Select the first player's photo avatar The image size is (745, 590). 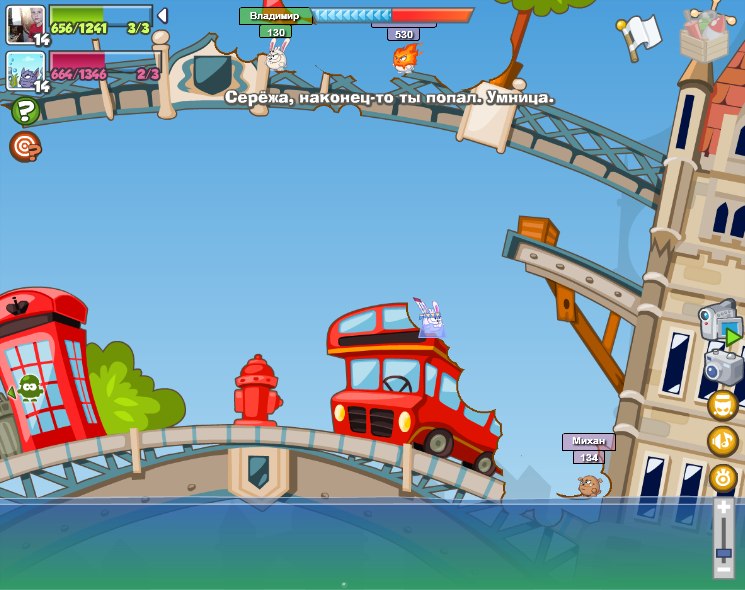click(22, 22)
